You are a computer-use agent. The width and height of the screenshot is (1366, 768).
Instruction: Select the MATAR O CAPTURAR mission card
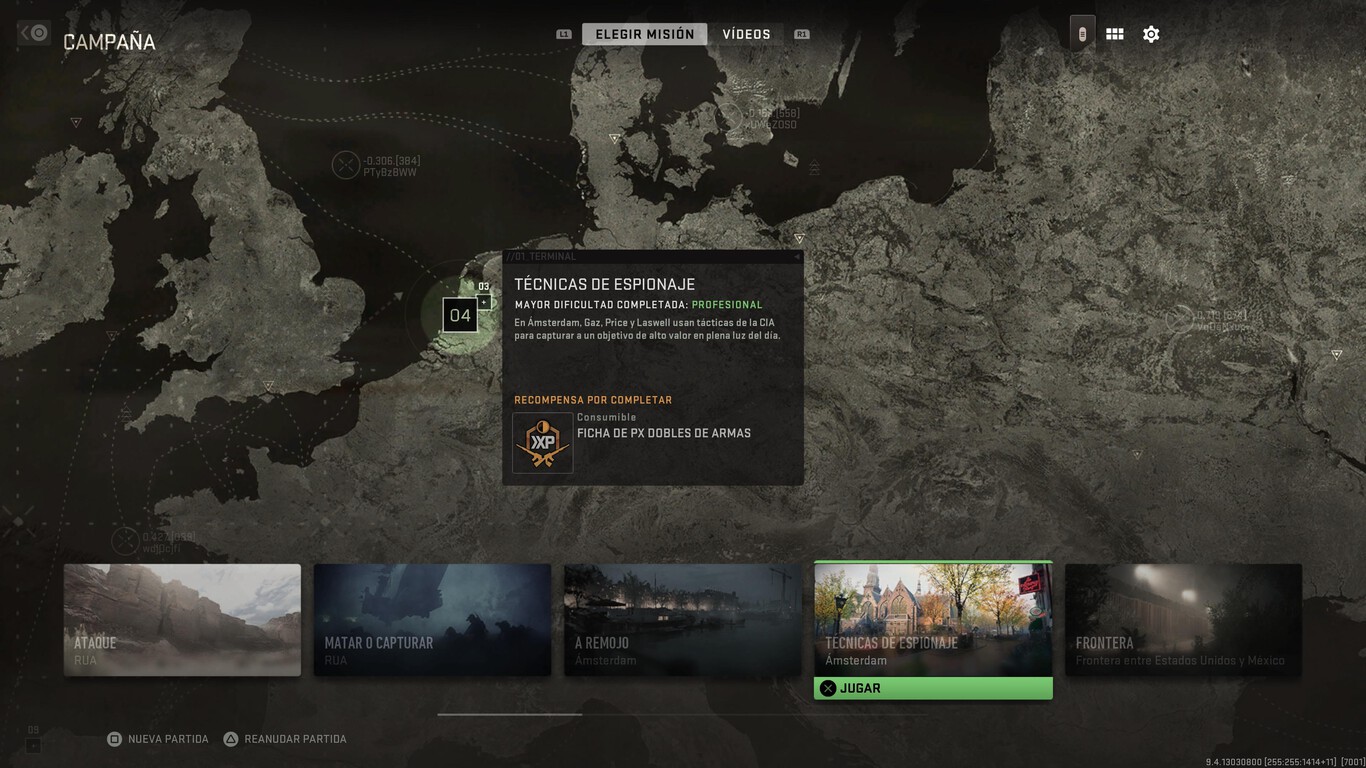(x=432, y=619)
